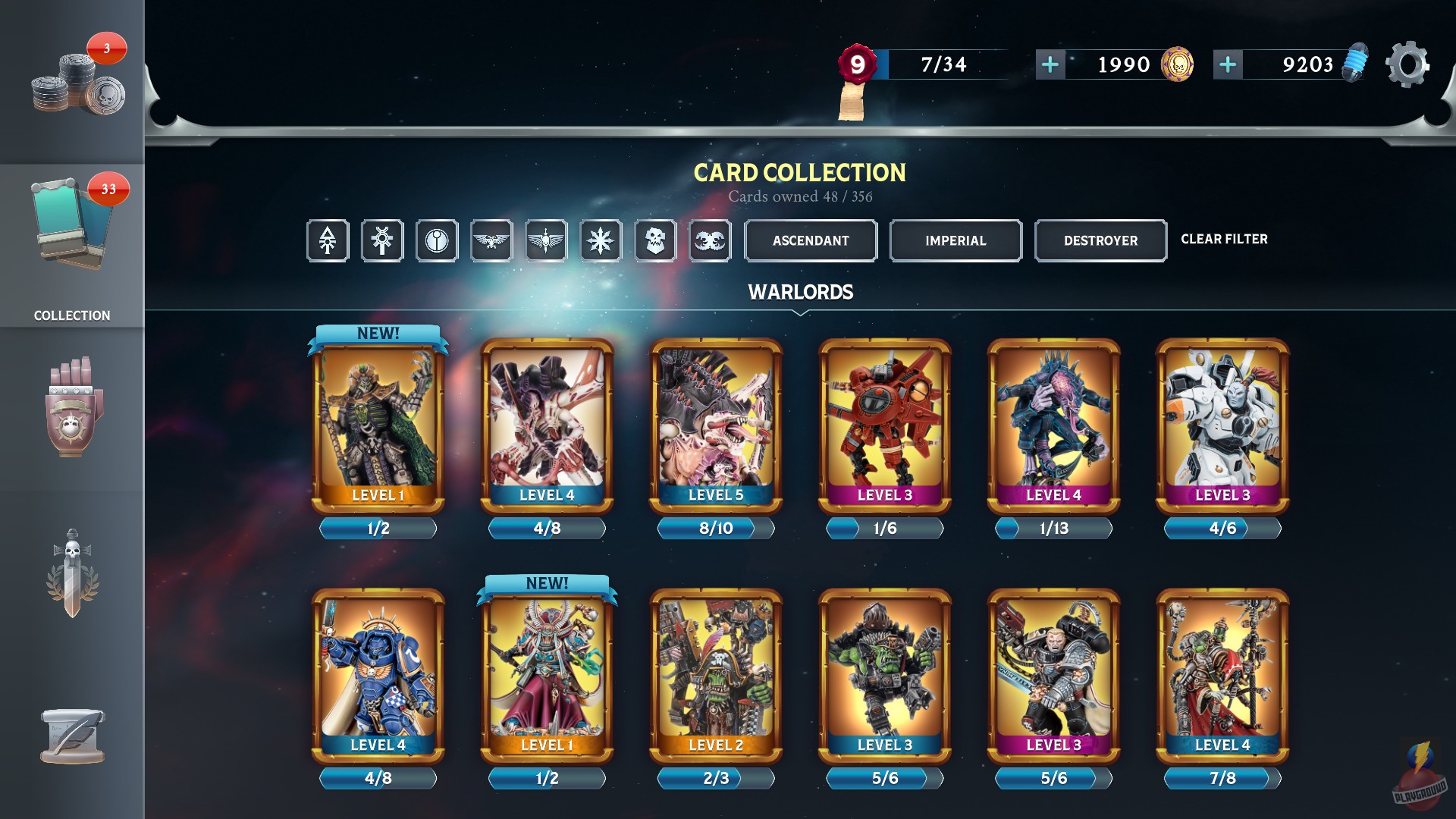The width and height of the screenshot is (1456, 819).
Task: Click the Imperial Aquila faction filter
Action: [491, 240]
